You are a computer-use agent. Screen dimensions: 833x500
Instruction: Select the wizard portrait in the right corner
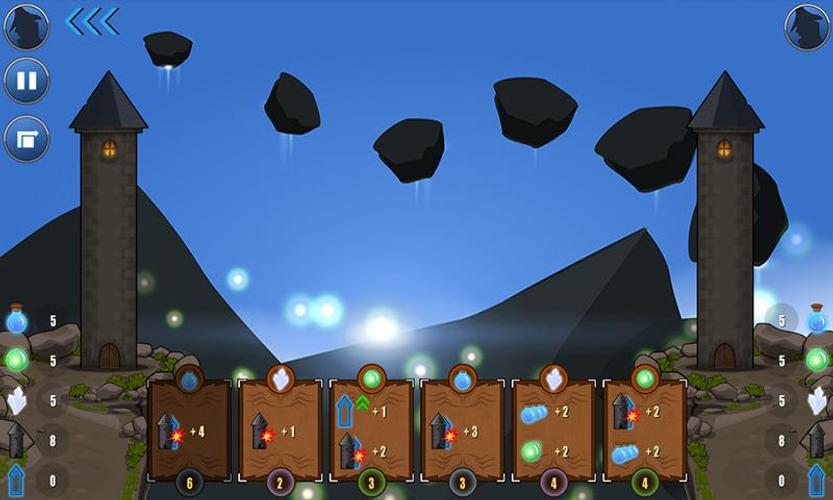click(806, 26)
